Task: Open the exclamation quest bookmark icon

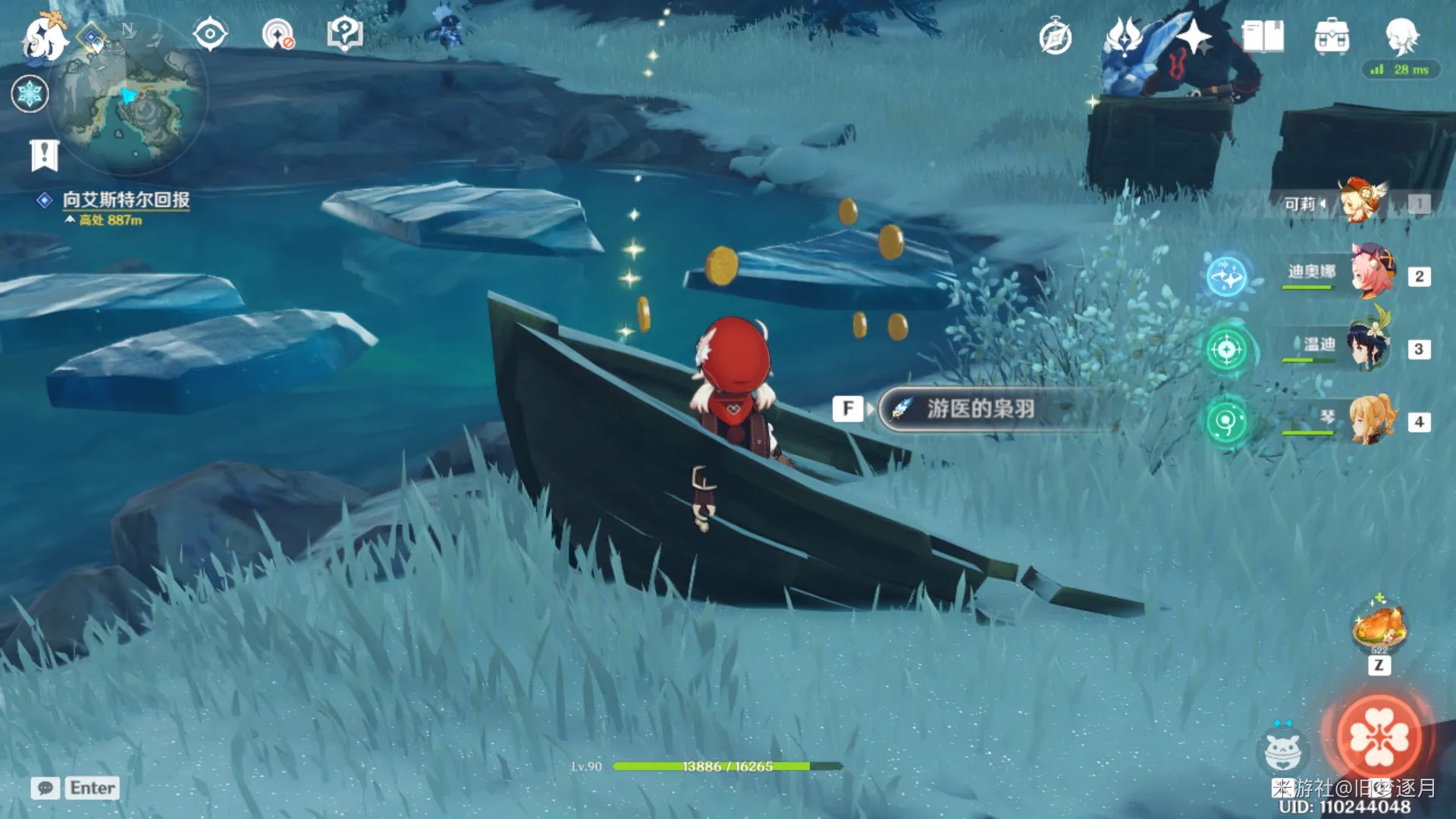Action: click(x=45, y=155)
